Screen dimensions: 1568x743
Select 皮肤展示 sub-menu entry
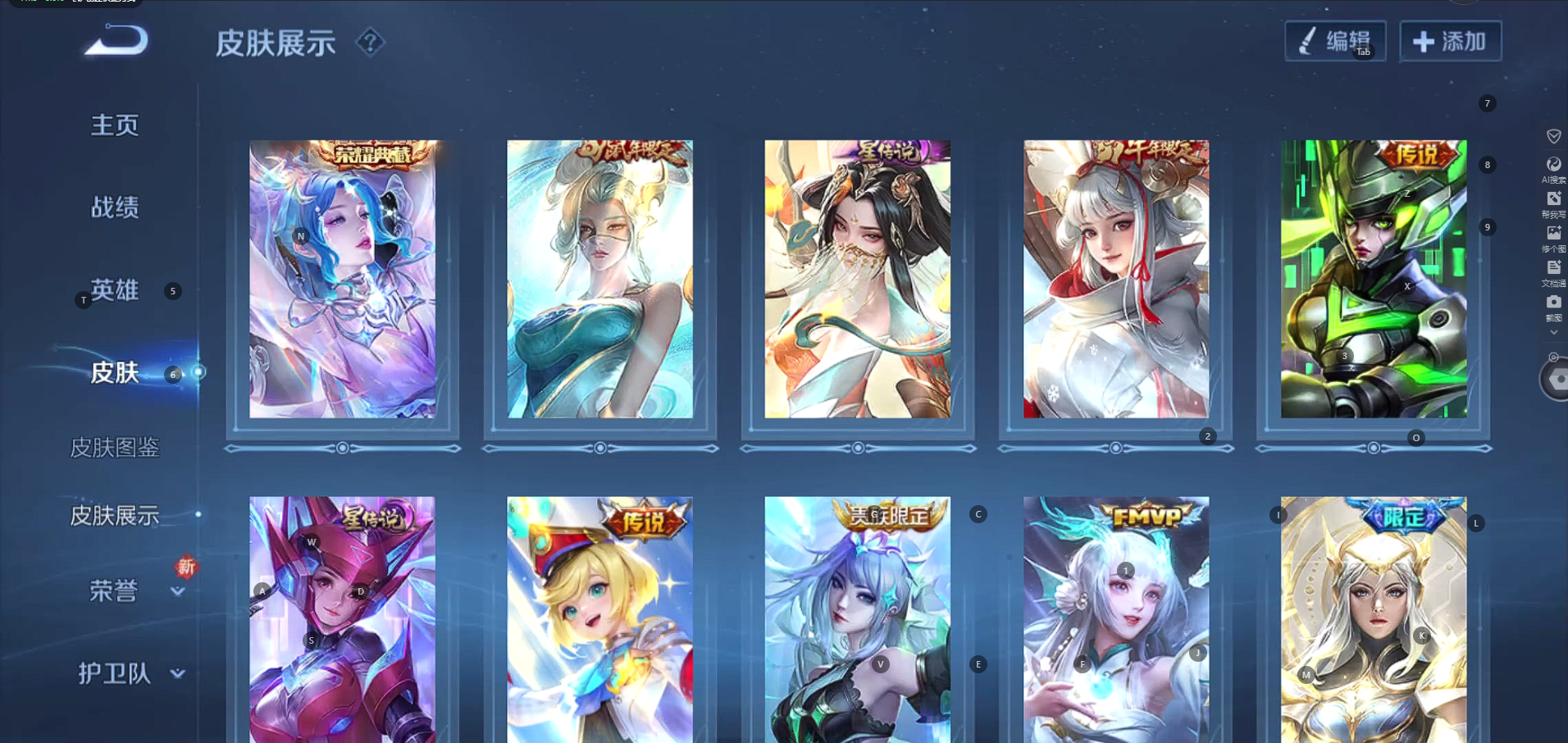click(115, 515)
